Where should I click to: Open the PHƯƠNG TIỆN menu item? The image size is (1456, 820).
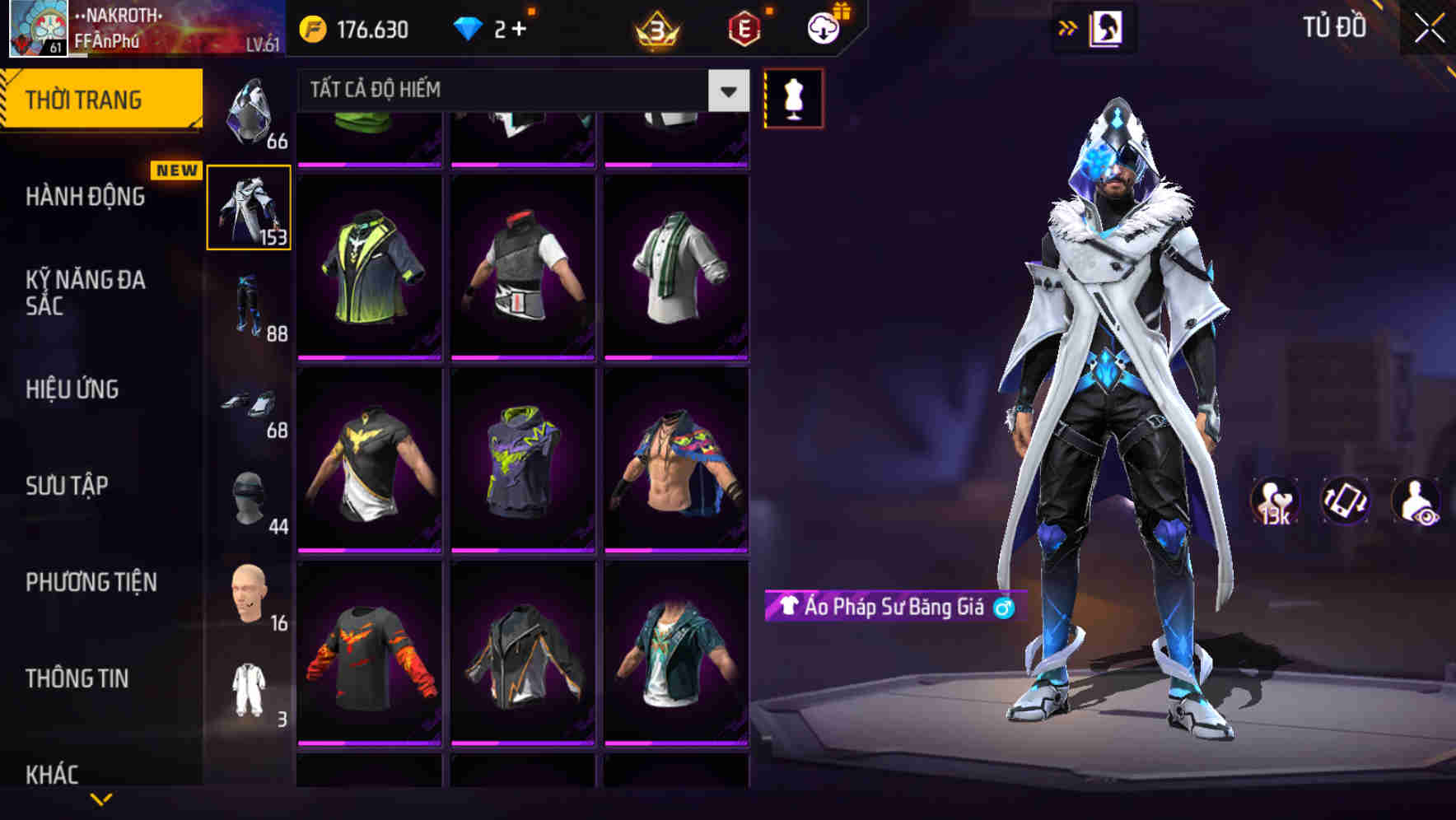point(91,582)
